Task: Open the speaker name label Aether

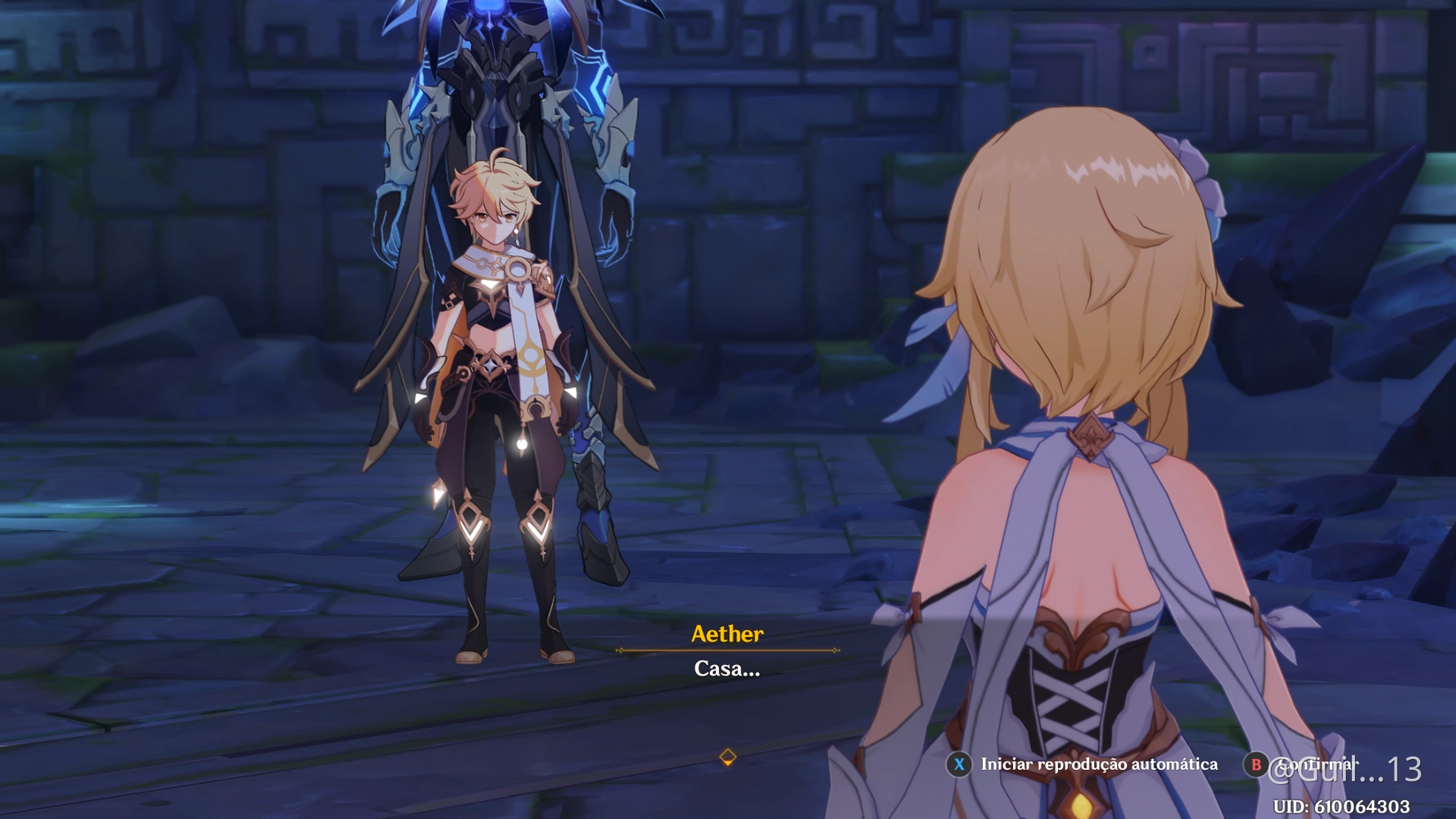Action: pyautogui.click(x=727, y=634)
